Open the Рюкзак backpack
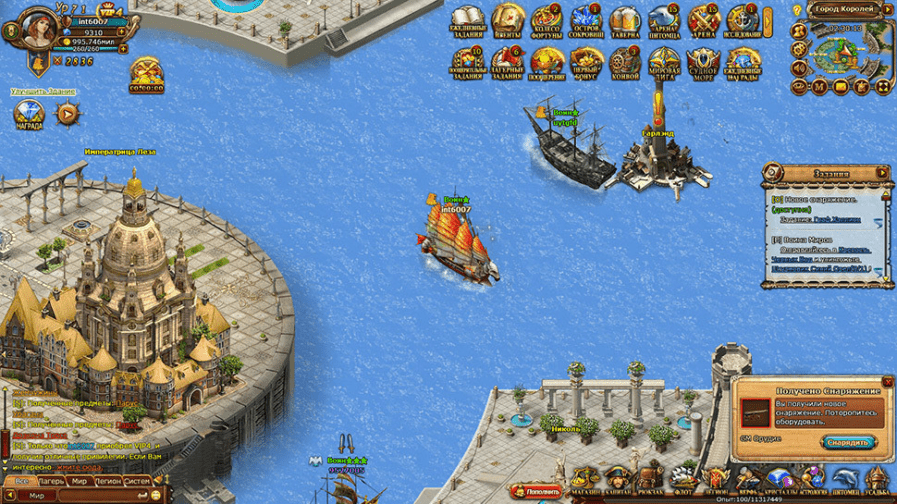Viewport: 897px width, 504px height. [651, 480]
